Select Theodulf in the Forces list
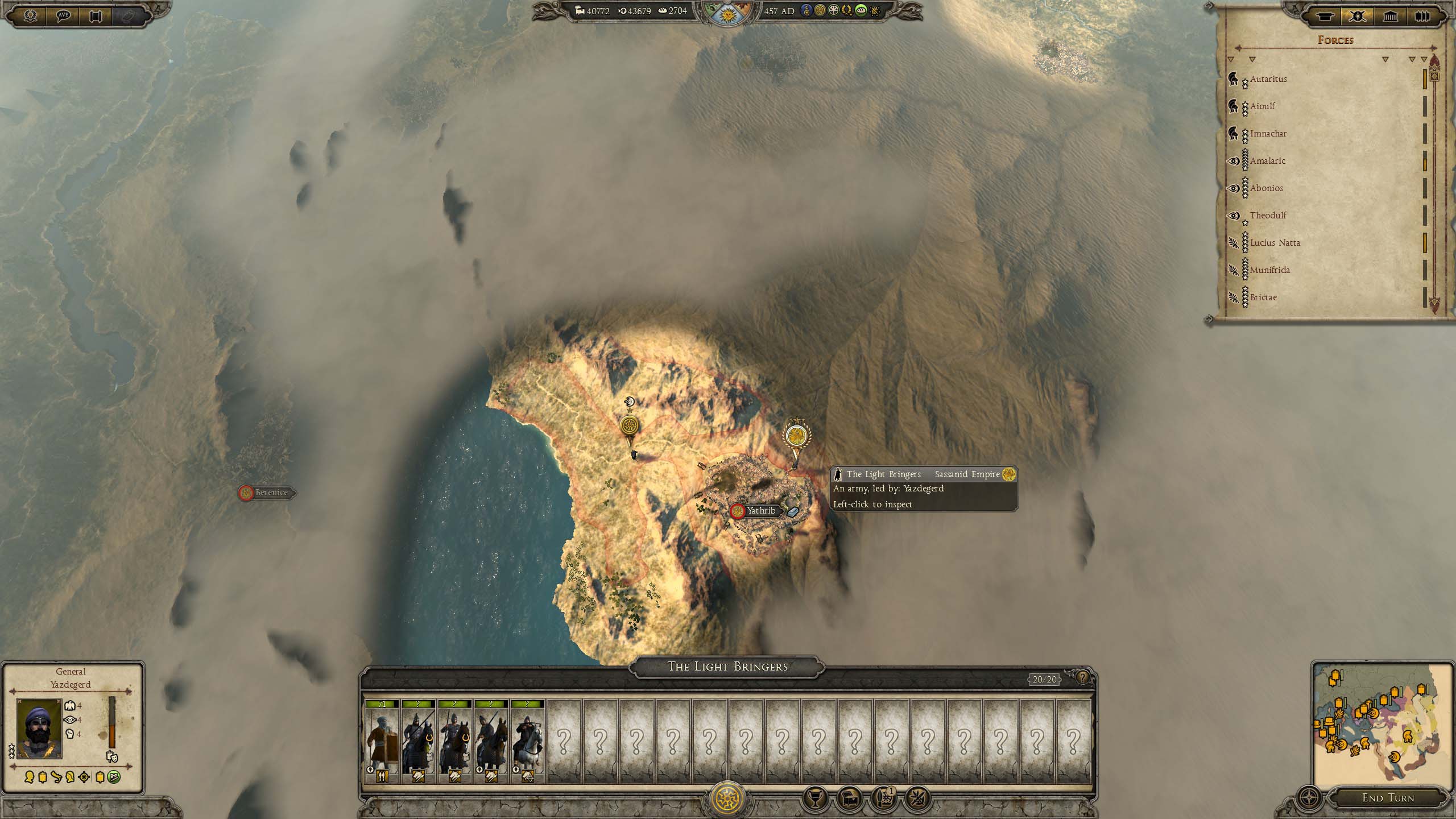Screen dimensions: 1456x819 click(x=1268, y=216)
